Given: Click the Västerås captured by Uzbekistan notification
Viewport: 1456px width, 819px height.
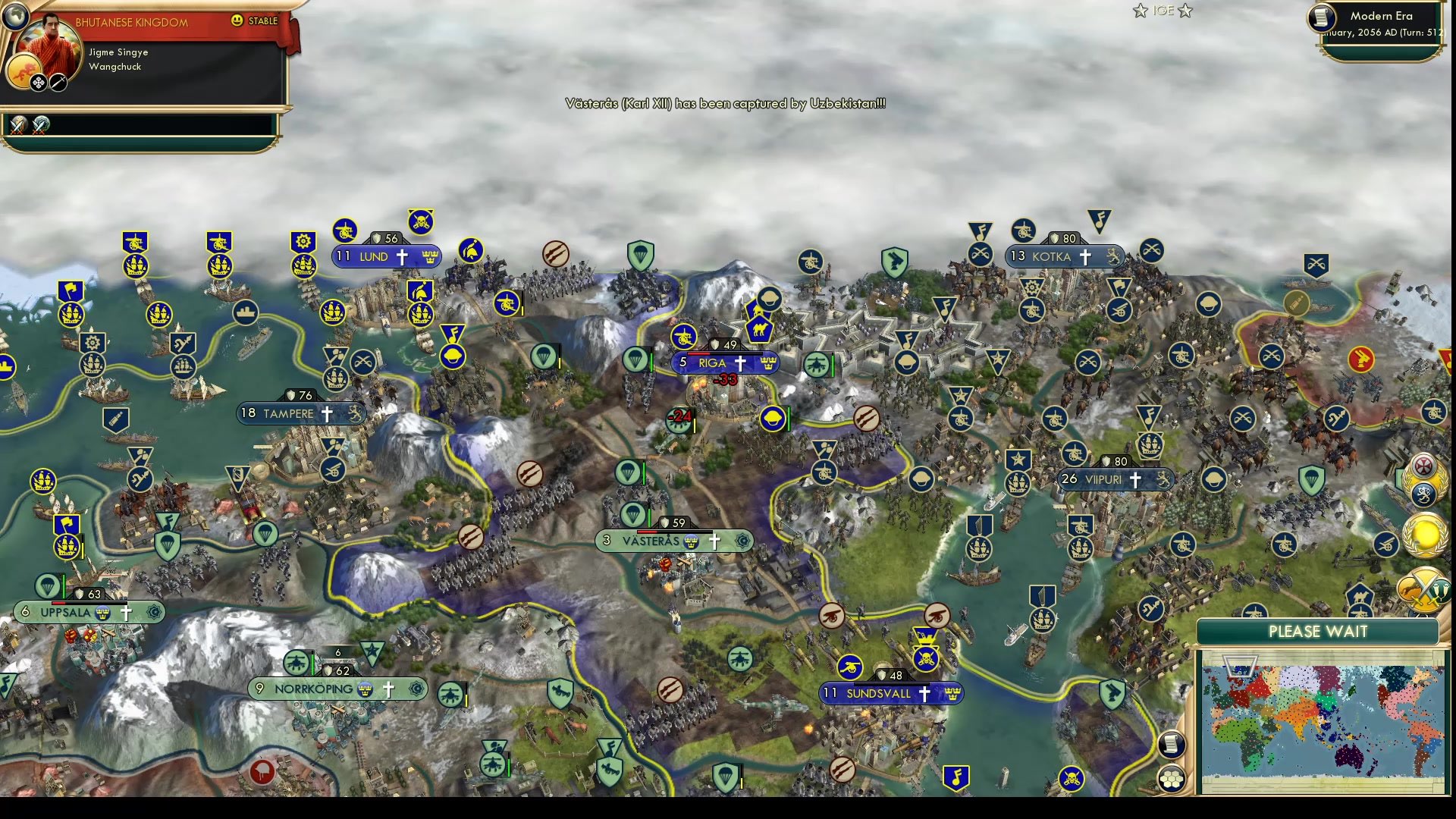Looking at the screenshot, I should tap(725, 104).
